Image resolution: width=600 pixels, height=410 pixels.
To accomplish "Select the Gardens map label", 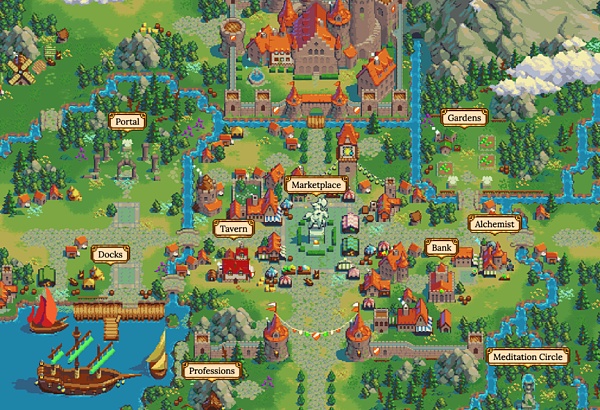I will click(x=464, y=118).
